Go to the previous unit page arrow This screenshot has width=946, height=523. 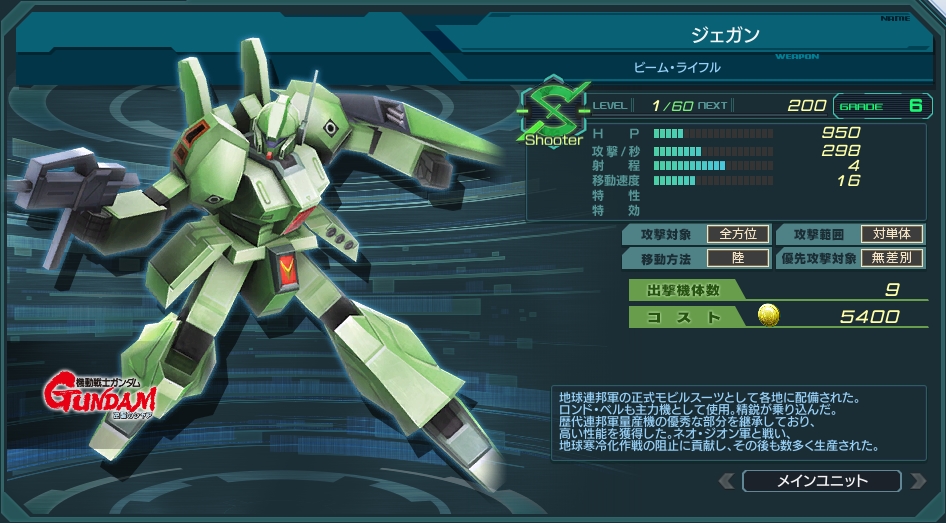727,481
